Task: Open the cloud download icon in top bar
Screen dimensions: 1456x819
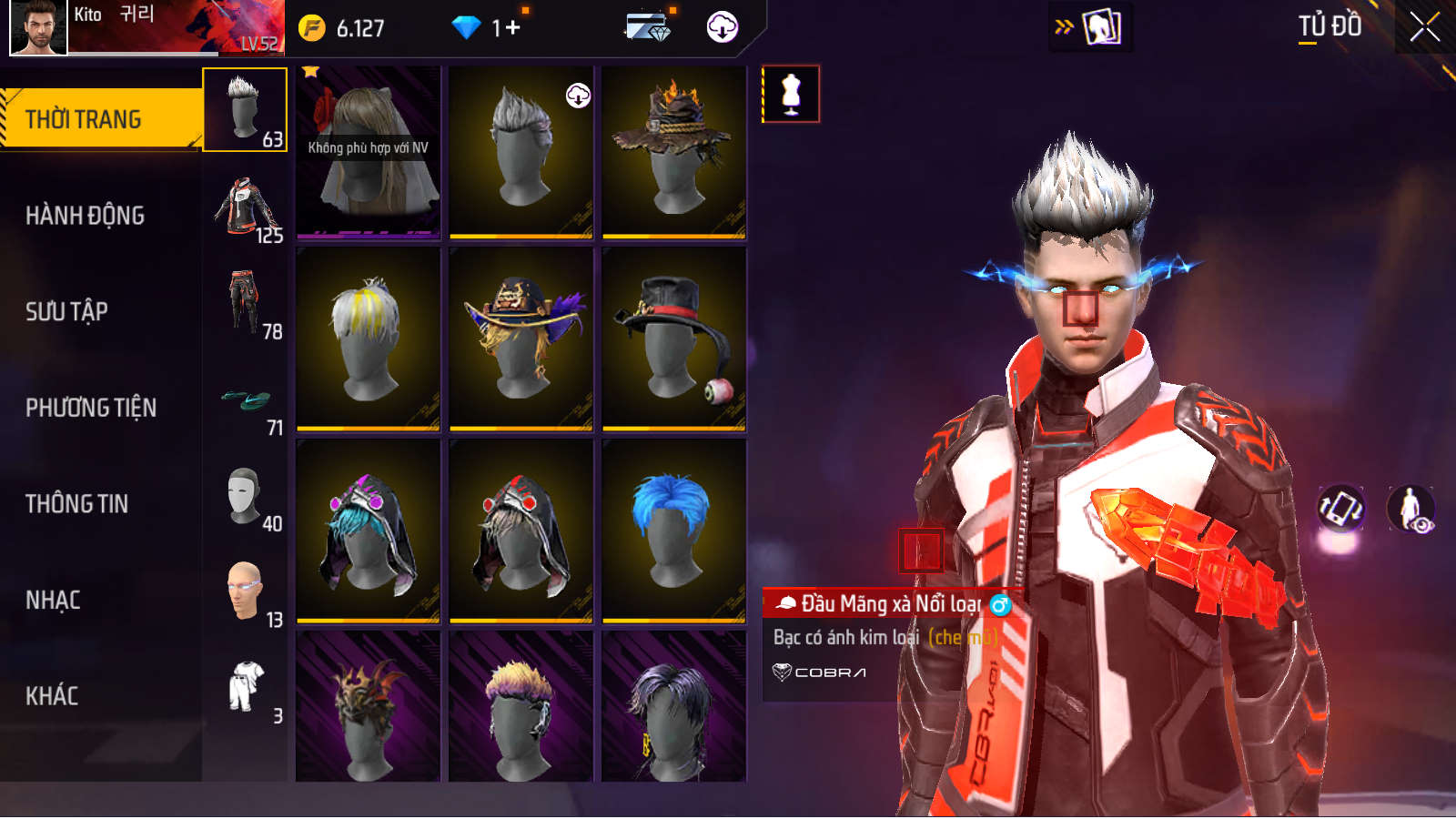Action: [723, 27]
